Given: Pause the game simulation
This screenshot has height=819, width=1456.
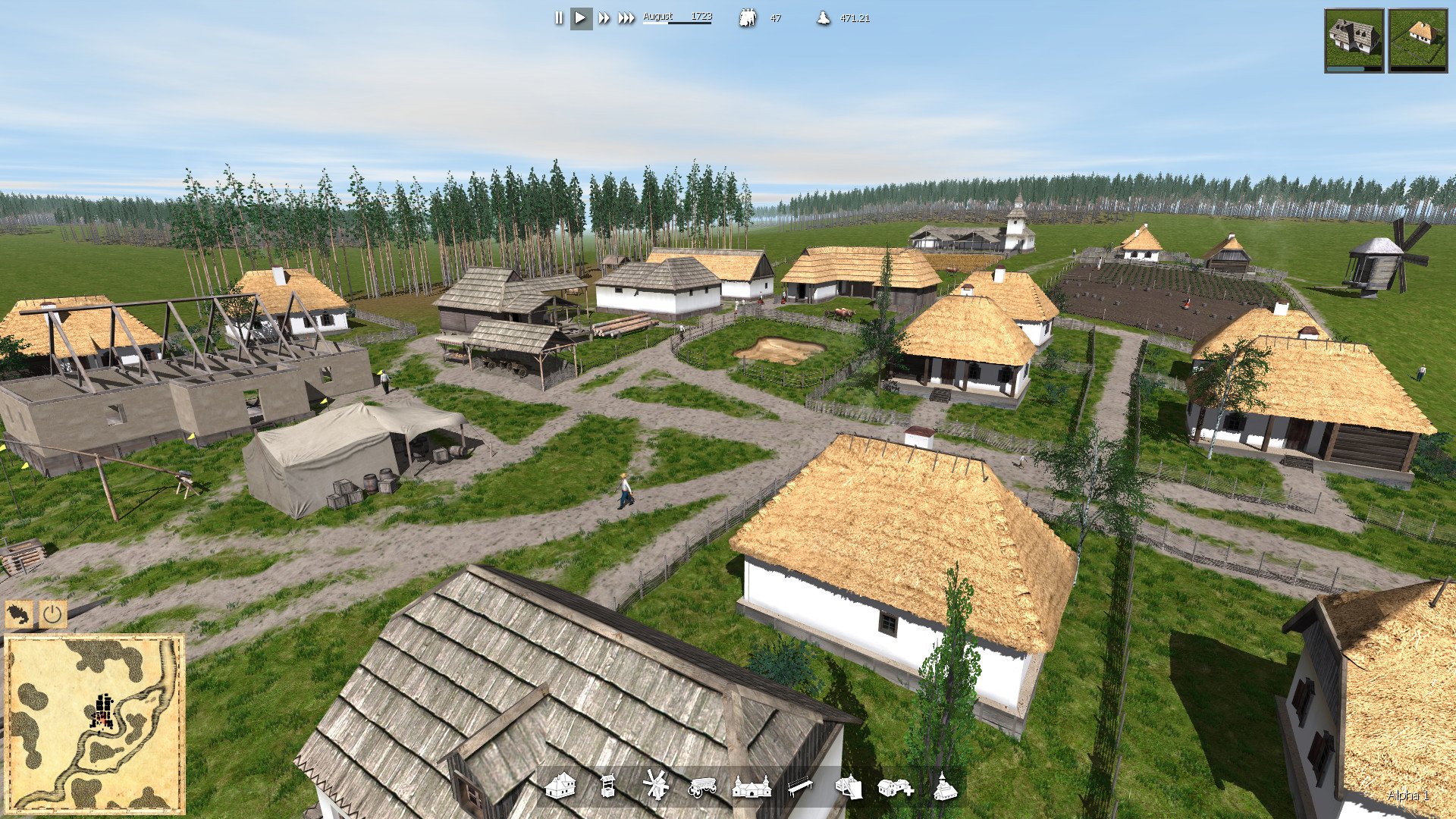Looking at the screenshot, I should coord(559,17).
